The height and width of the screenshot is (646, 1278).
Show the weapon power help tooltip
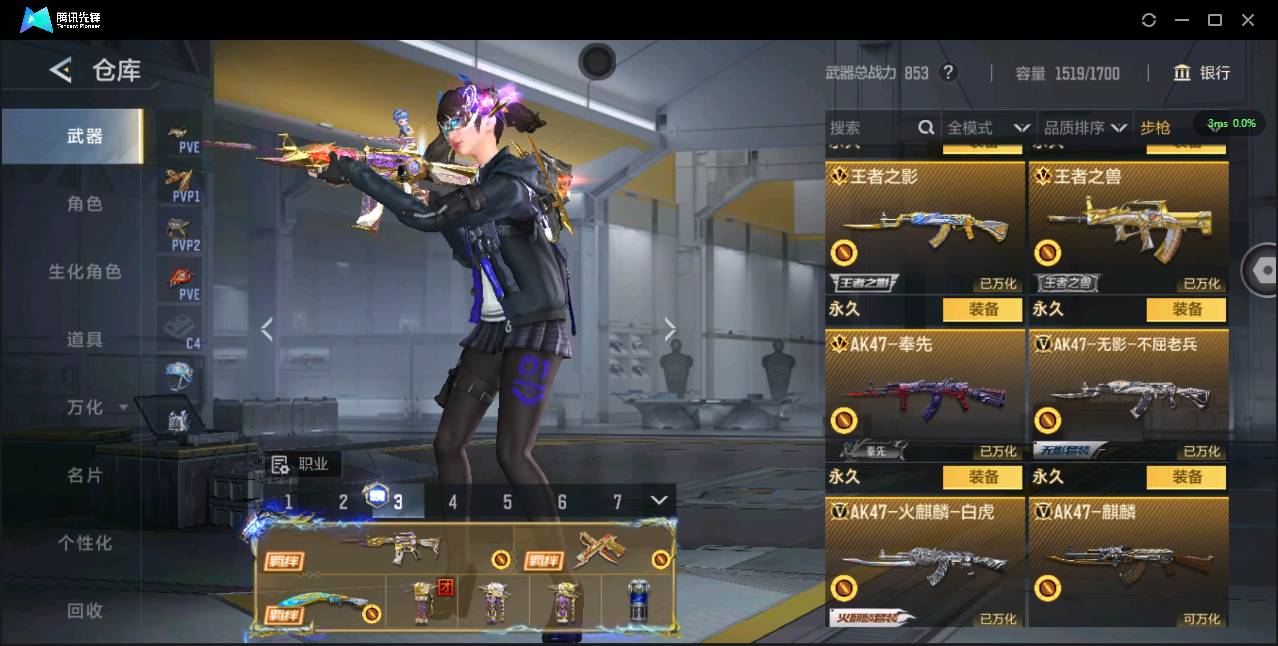pyautogui.click(x=949, y=73)
